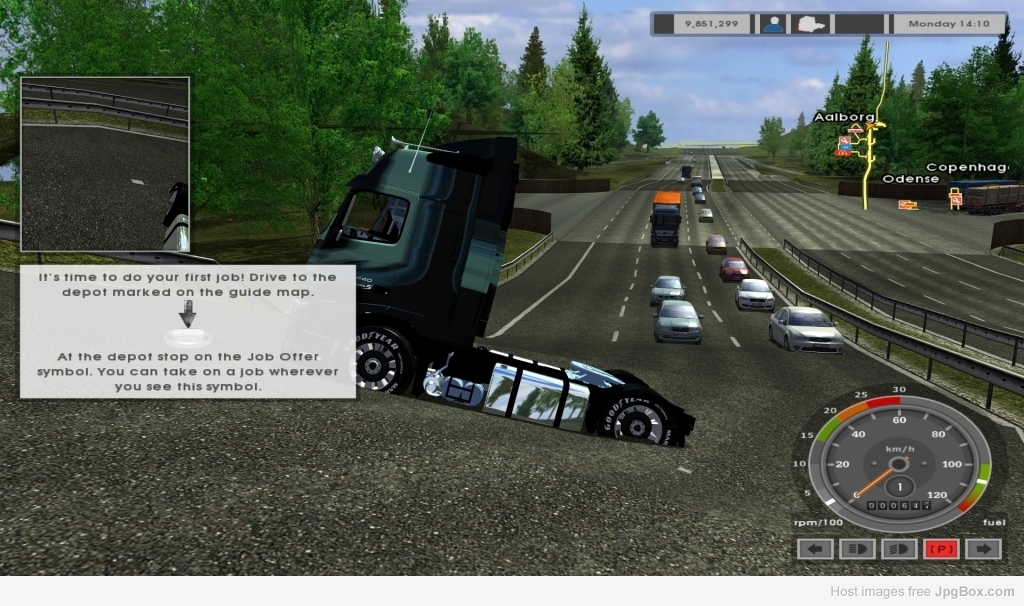Image resolution: width=1024 pixels, height=606 pixels.
Task: Toggle the red parking brake indicator
Action: click(x=941, y=548)
